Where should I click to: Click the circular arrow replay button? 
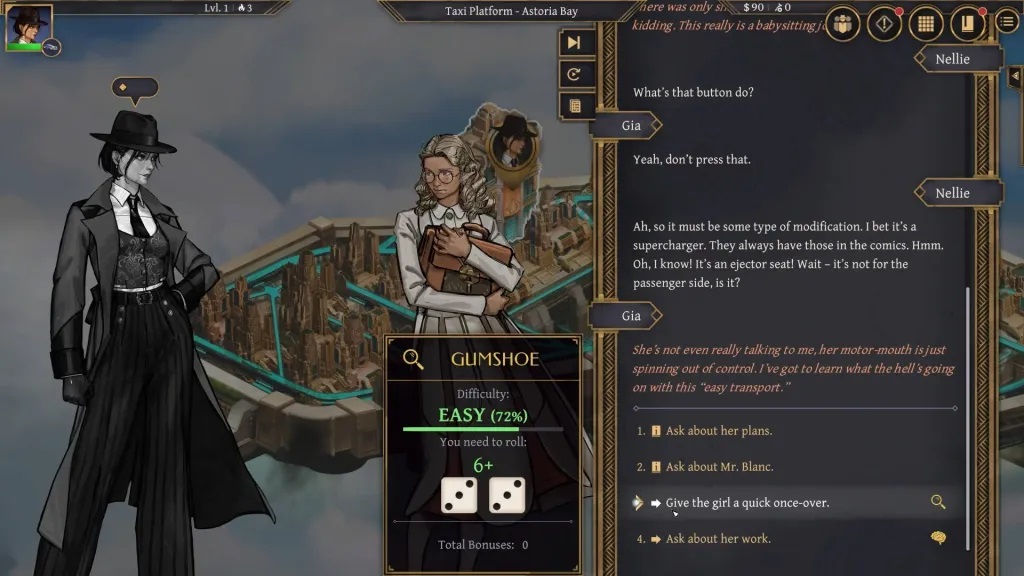click(574, 74)
